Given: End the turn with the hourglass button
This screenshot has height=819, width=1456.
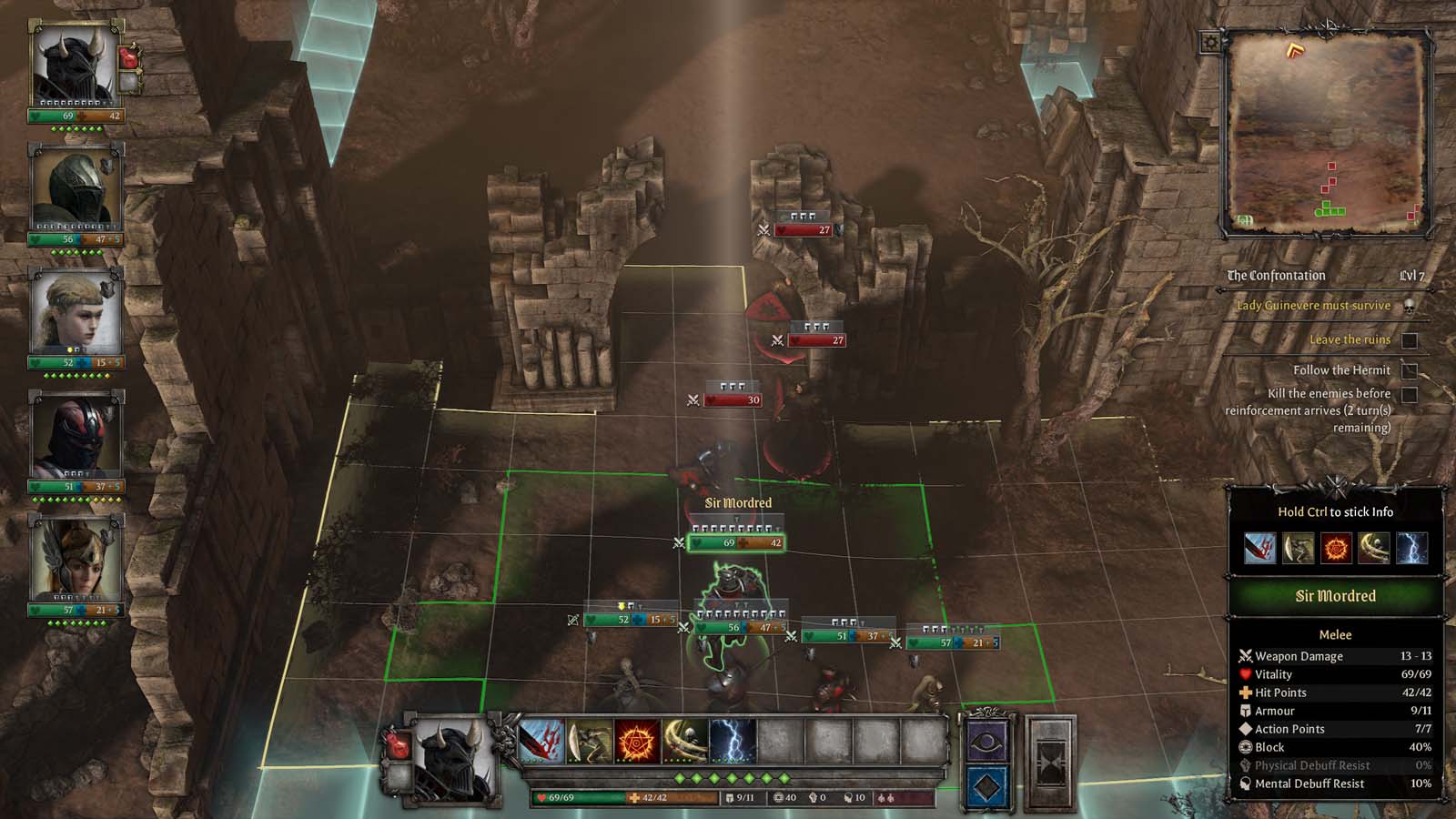Looking at the screenshot, I should pyautogui.click(x=1050, y=763).
